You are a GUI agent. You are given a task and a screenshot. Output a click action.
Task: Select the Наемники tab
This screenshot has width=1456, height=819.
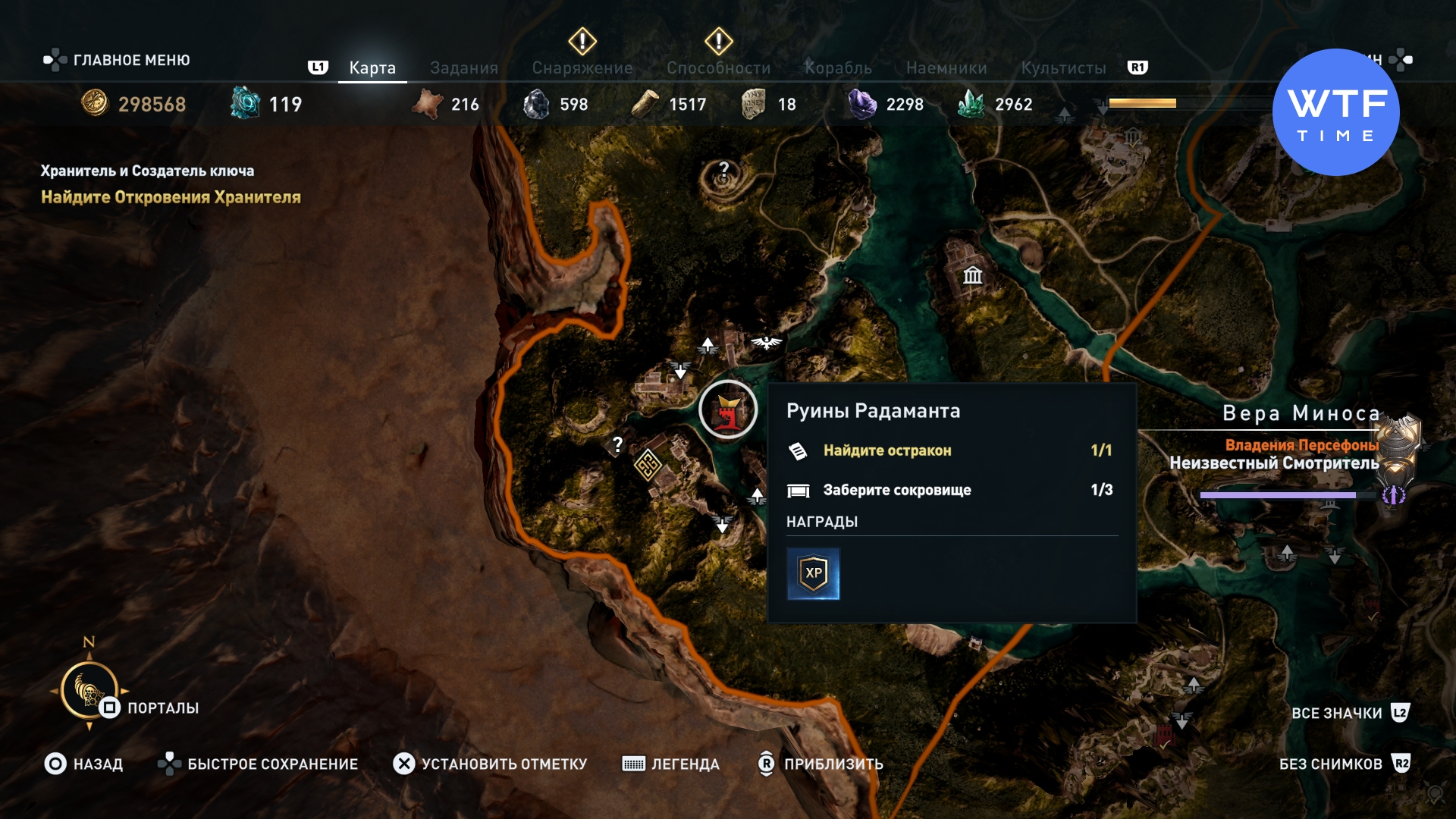[946, 67]
